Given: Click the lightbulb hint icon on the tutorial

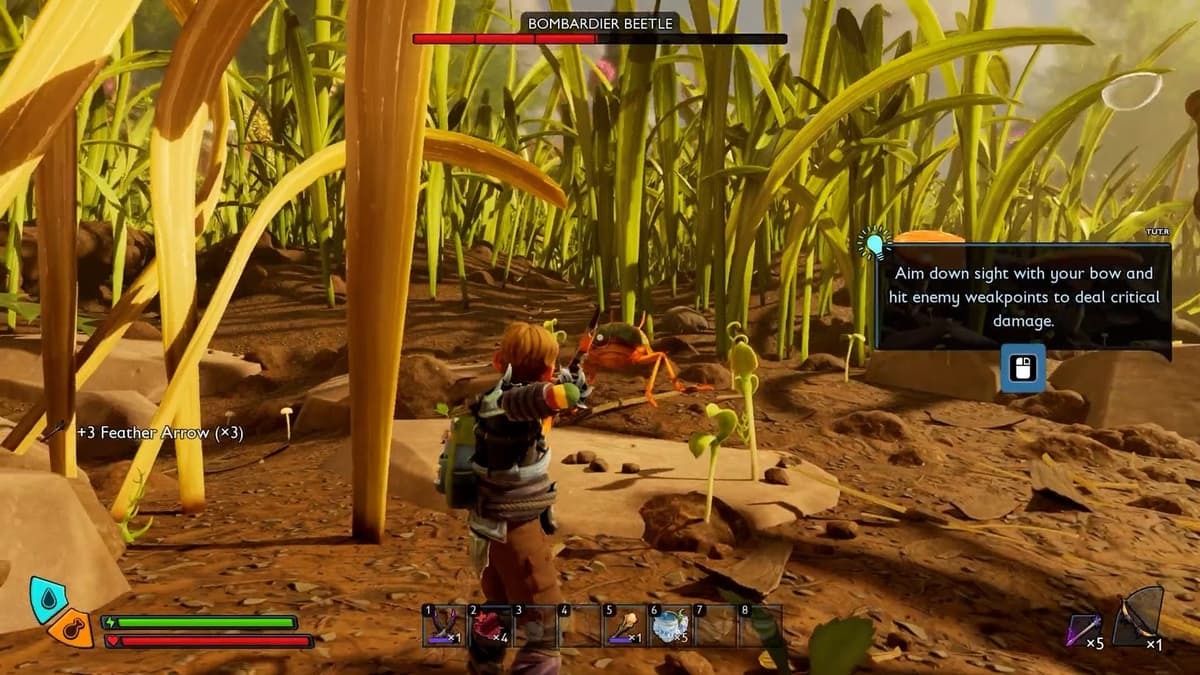Looking at the screenshot, I should tap(874, 243).
